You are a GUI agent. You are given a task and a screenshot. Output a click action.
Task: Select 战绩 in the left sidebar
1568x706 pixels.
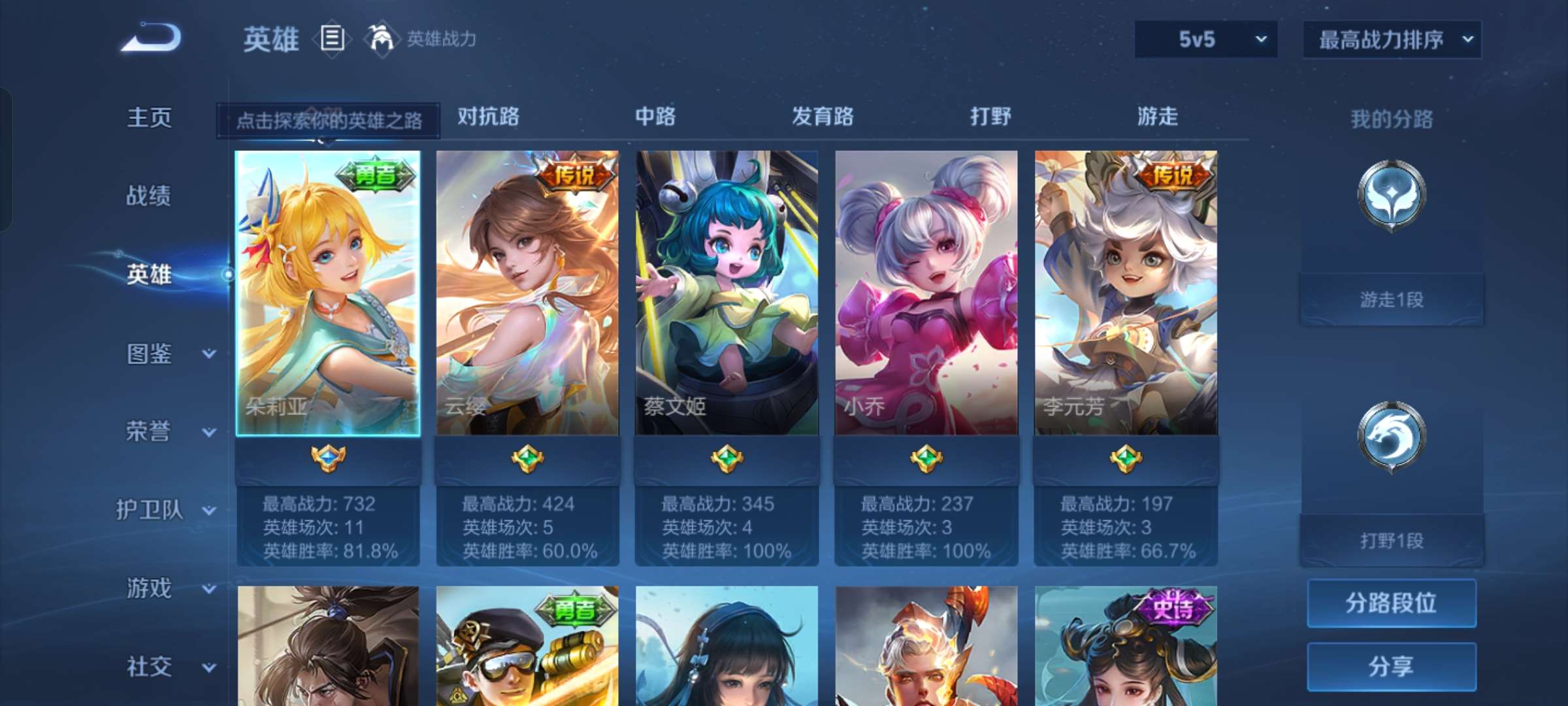[x=147, y=196]
